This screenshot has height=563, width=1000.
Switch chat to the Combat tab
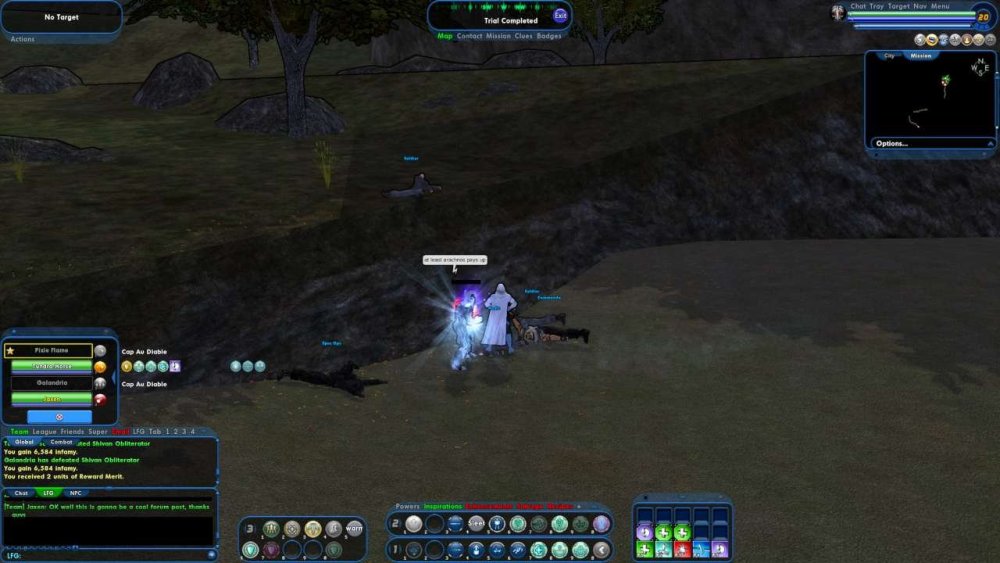61,441
